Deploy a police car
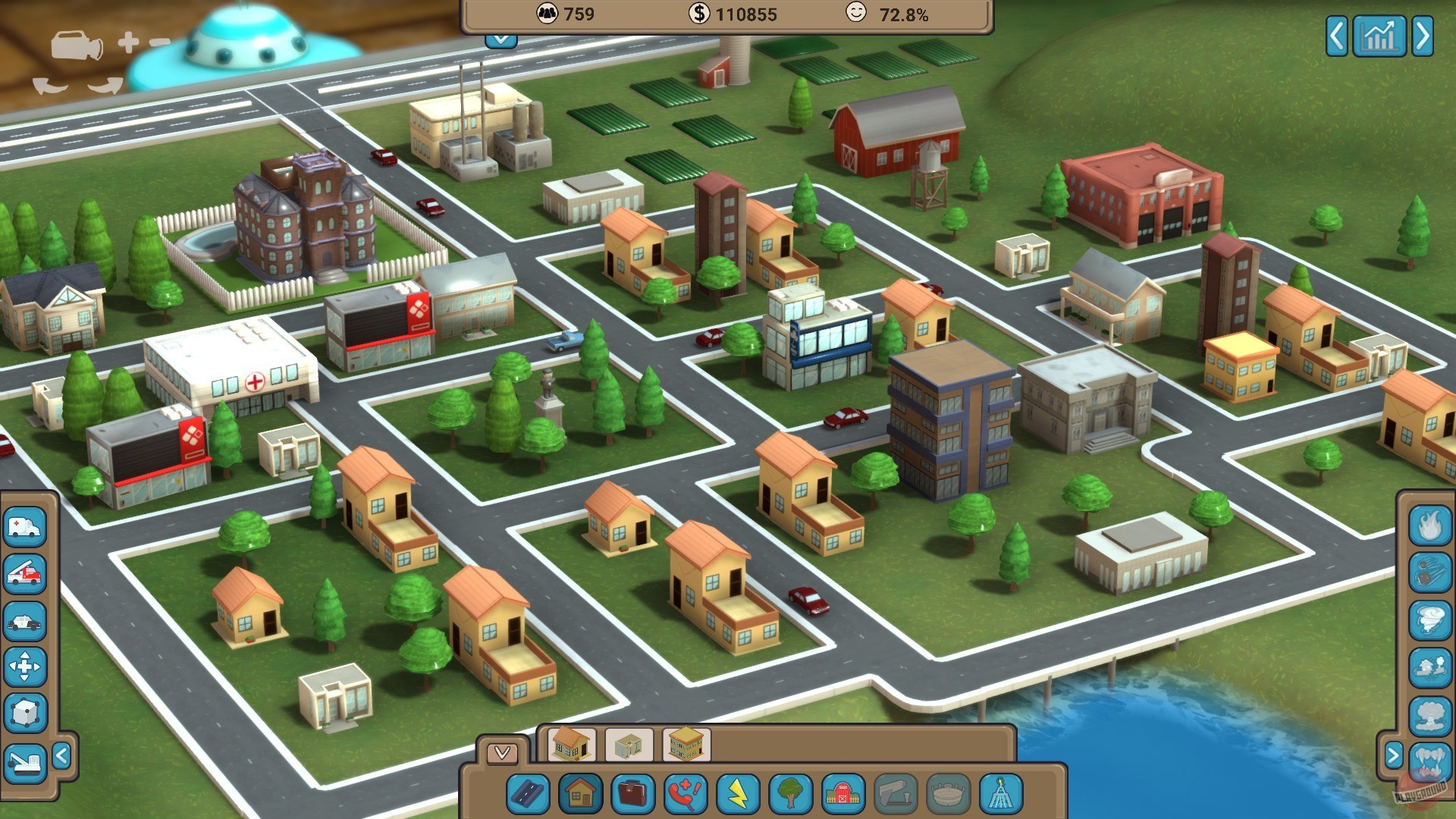The image size is (1456, 819). point(25,618)
